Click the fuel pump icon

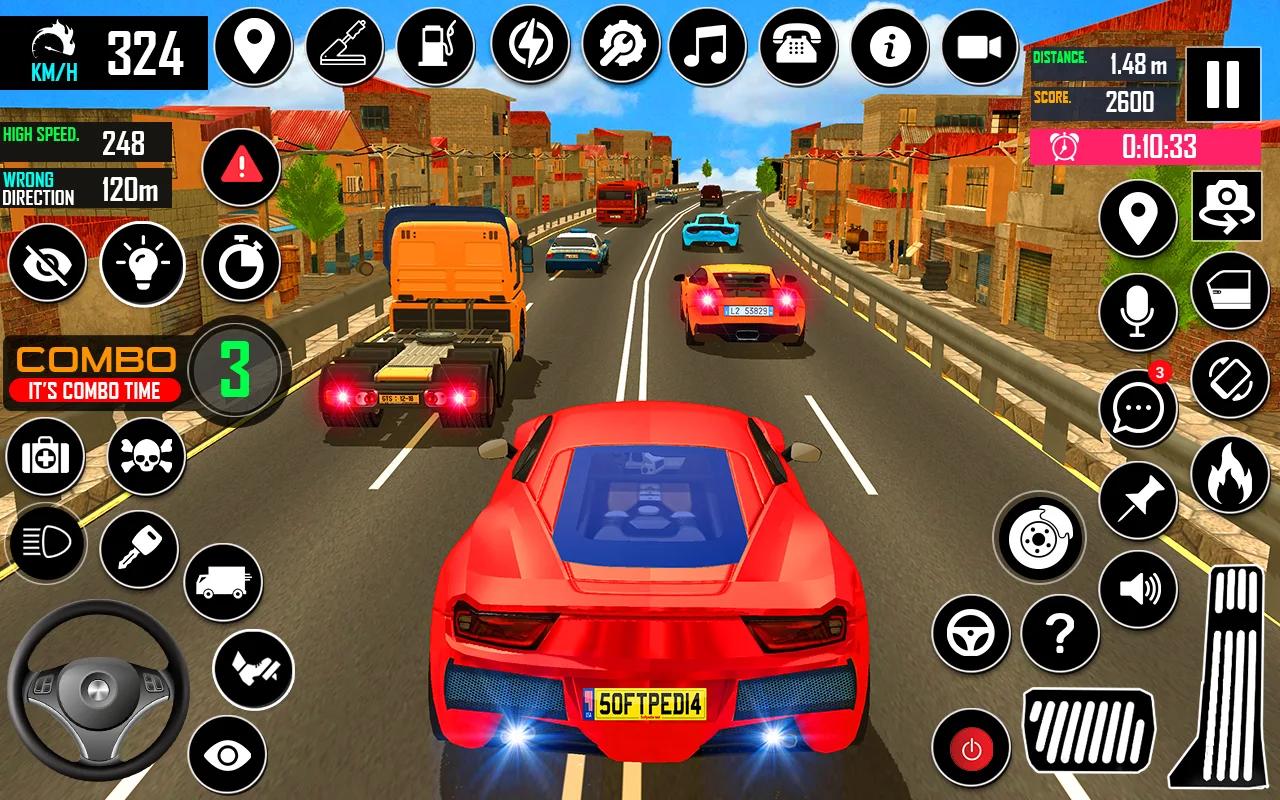coord(435,45)
